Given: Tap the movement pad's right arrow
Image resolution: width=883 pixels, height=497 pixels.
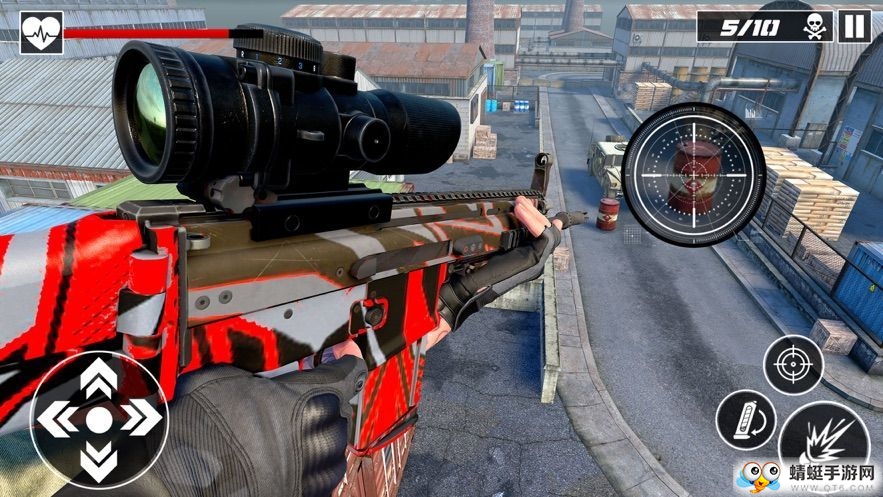Looking at the screenshot, I should point(140,419).
